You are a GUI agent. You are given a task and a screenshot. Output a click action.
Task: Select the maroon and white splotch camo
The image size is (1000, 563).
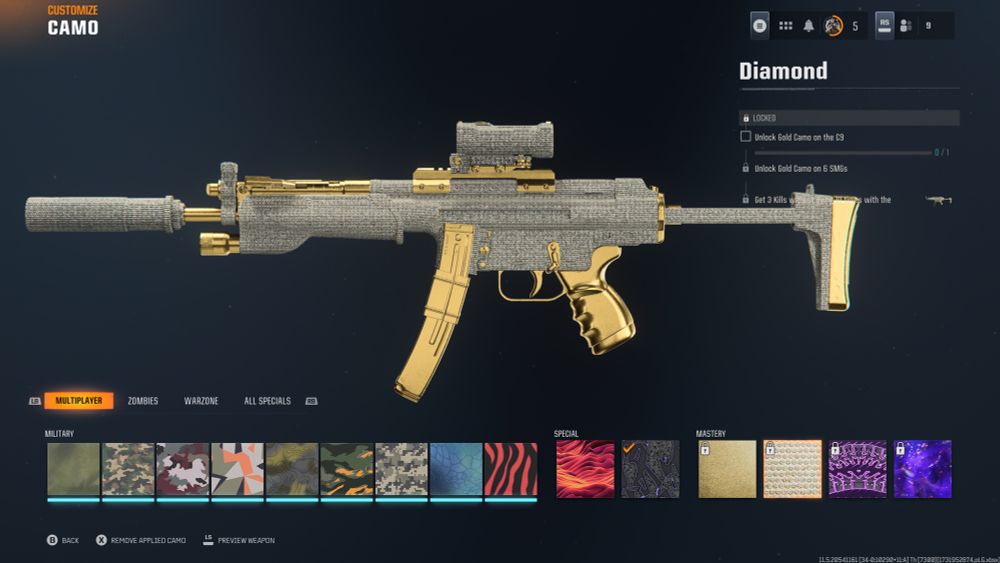click(x=183, y=469)
